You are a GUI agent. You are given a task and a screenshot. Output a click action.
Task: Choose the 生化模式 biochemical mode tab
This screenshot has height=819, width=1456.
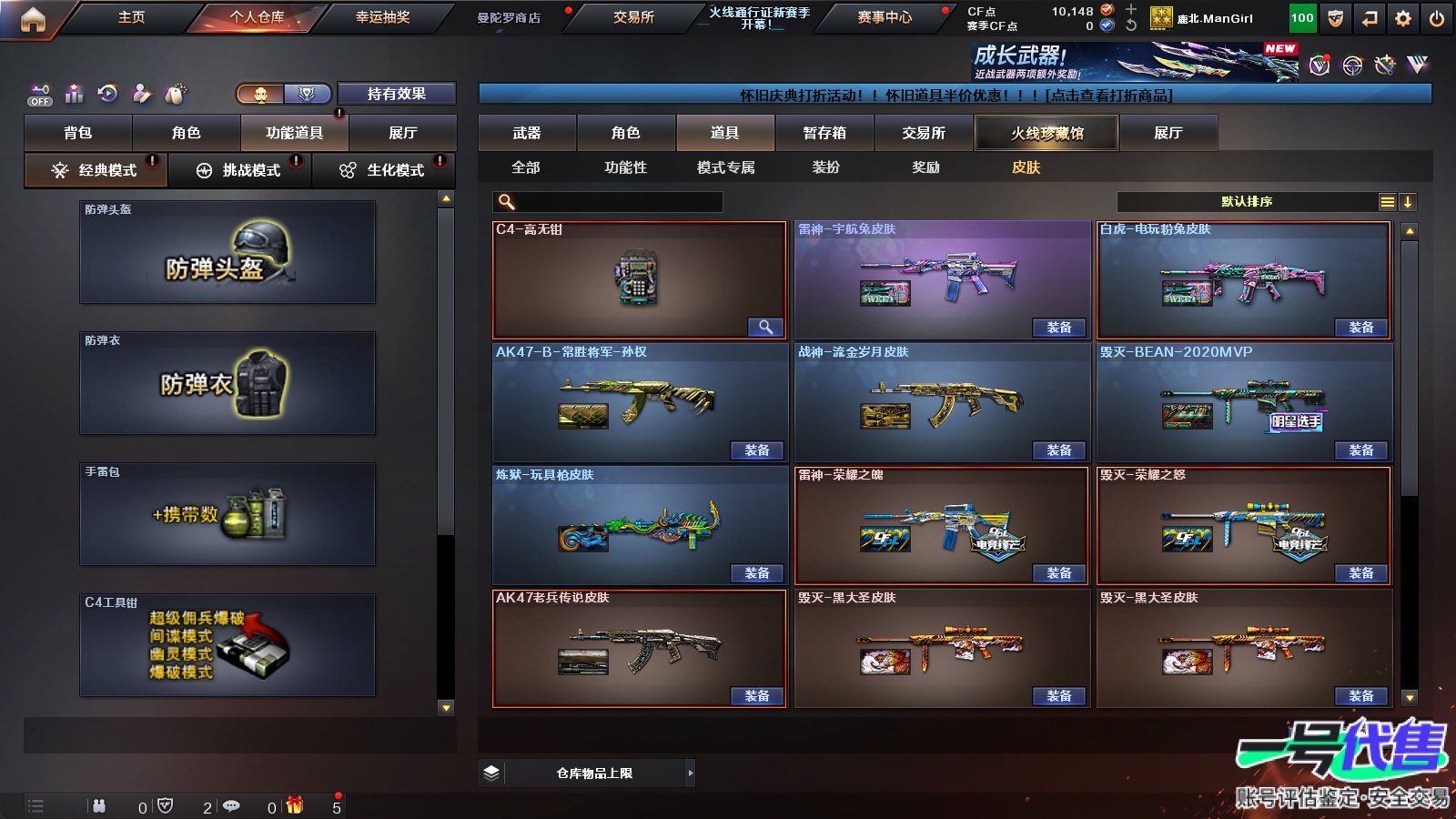[x=384, y=170]
